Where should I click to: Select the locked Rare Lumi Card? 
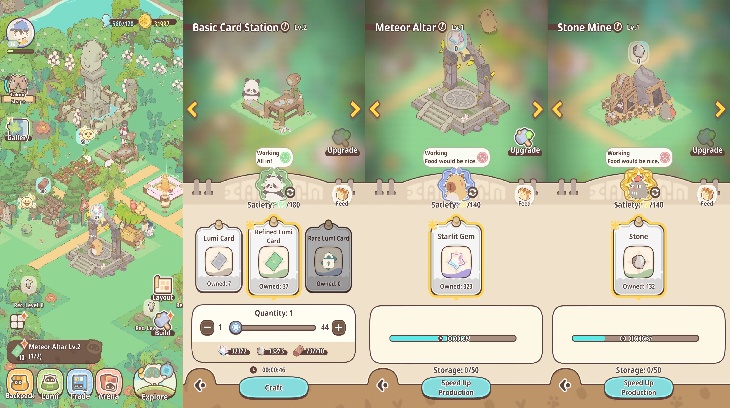click(328, 257)
